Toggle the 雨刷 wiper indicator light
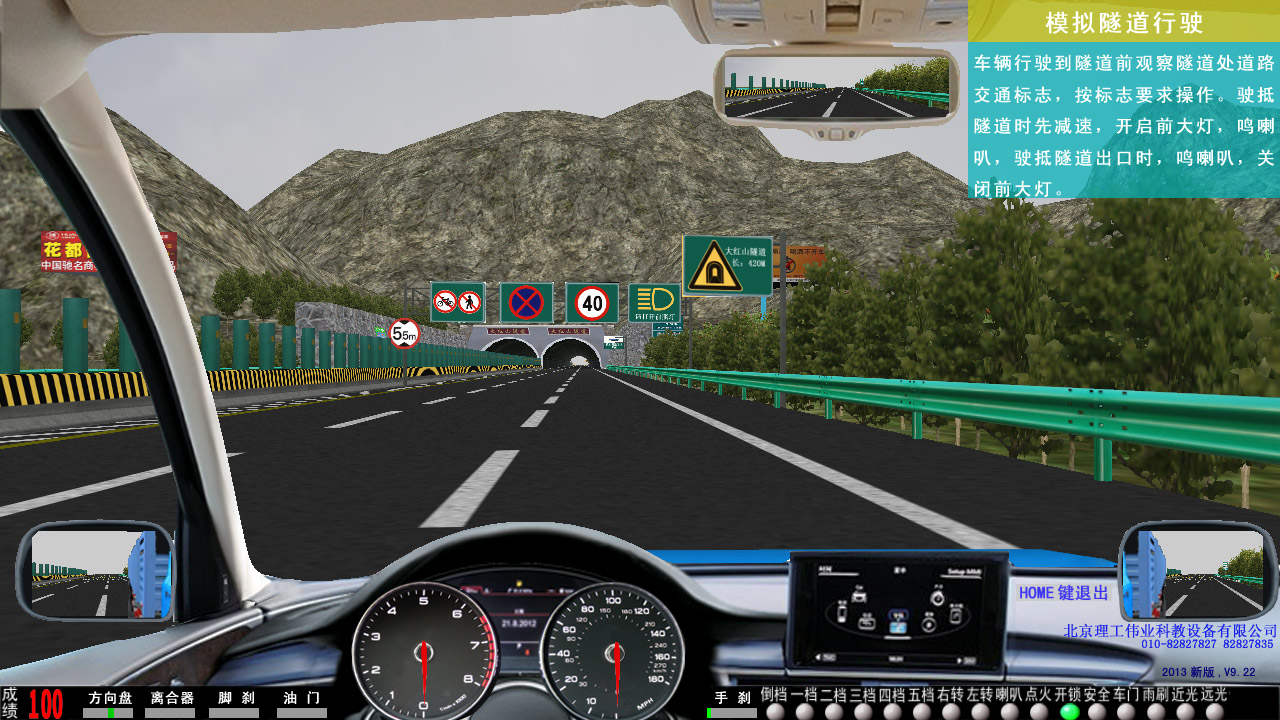This screenshot has height=720, width=1280. click(1156, 711)
